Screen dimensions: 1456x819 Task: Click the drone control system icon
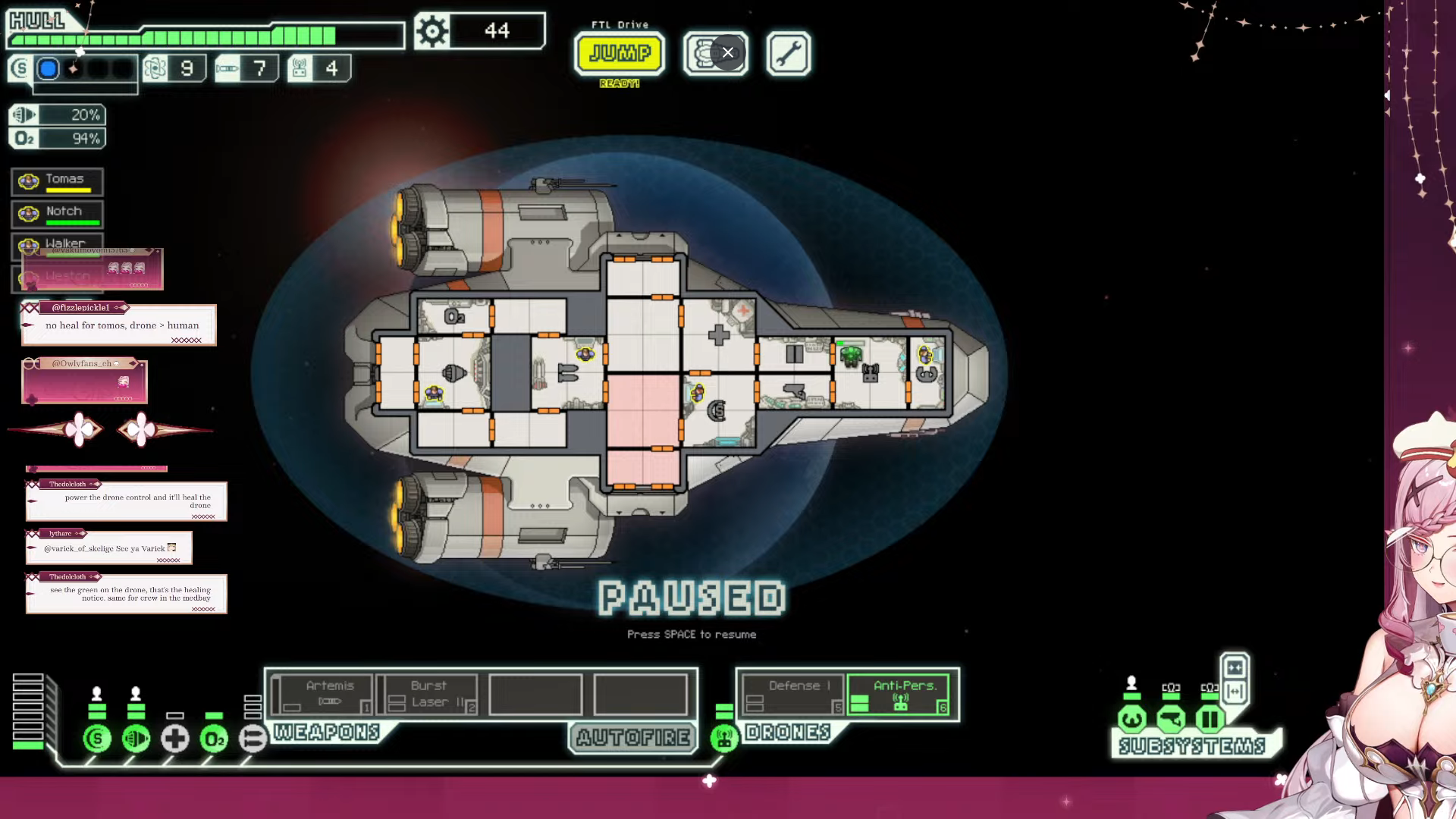tap(724, 738)
